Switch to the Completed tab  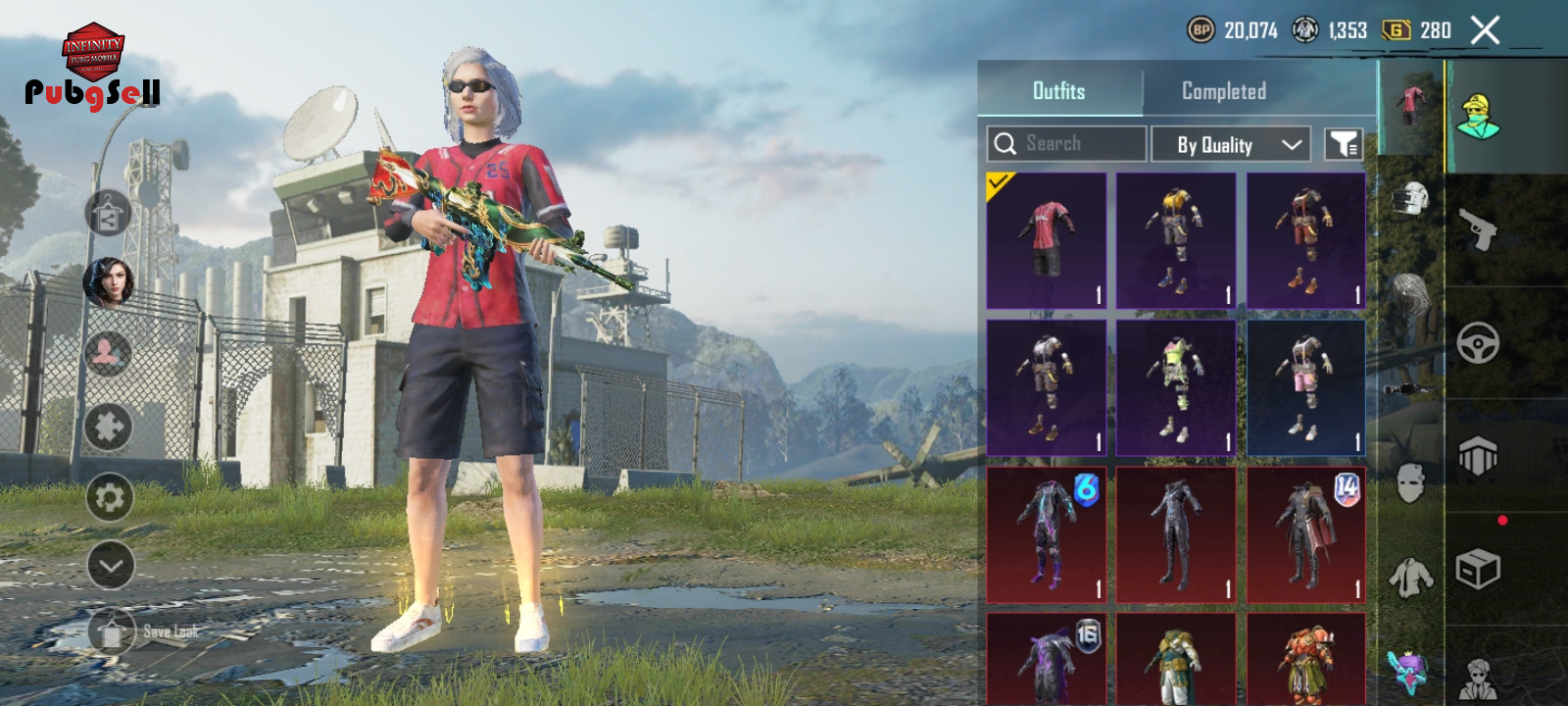click(x=1223, y=91)
